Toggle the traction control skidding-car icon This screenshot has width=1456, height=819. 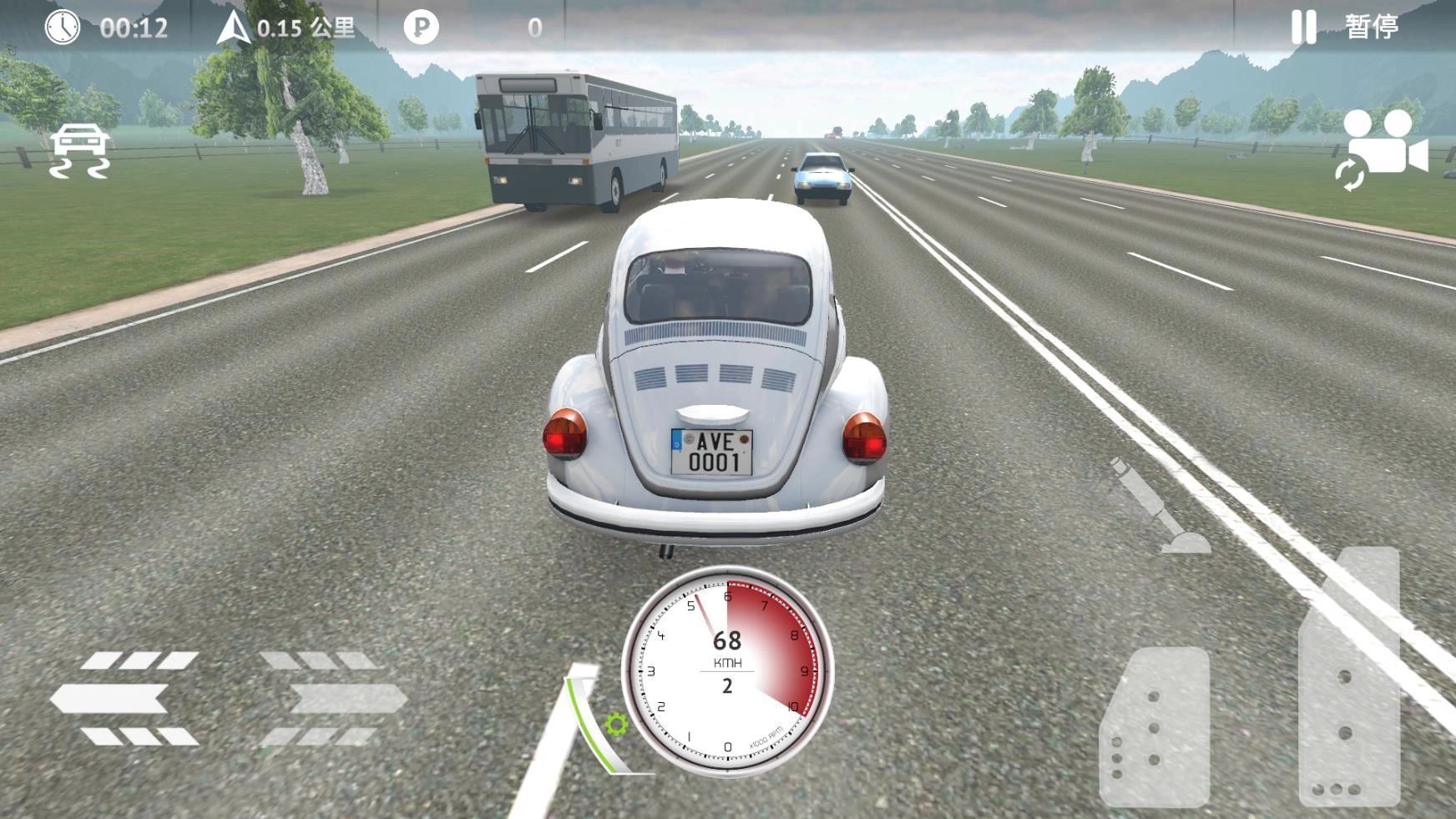click(79, 151)
